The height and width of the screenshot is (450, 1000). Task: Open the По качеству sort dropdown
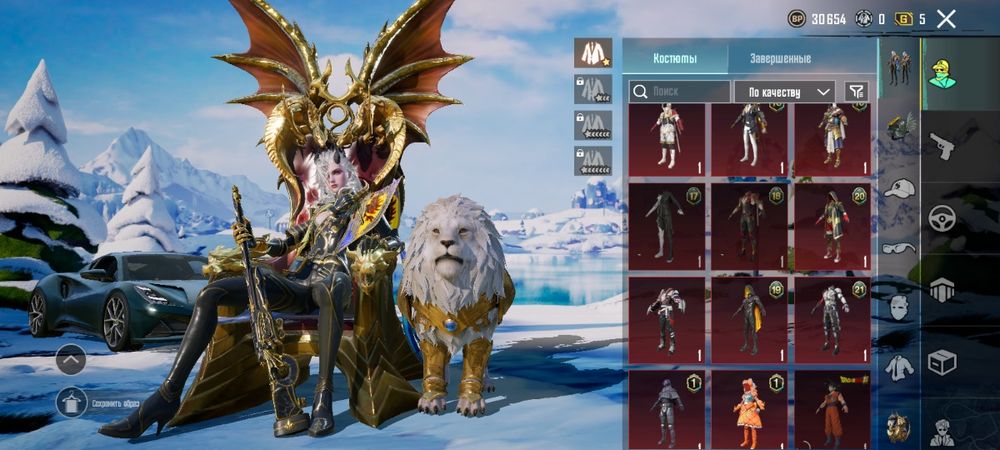click(x=785, y=92)
